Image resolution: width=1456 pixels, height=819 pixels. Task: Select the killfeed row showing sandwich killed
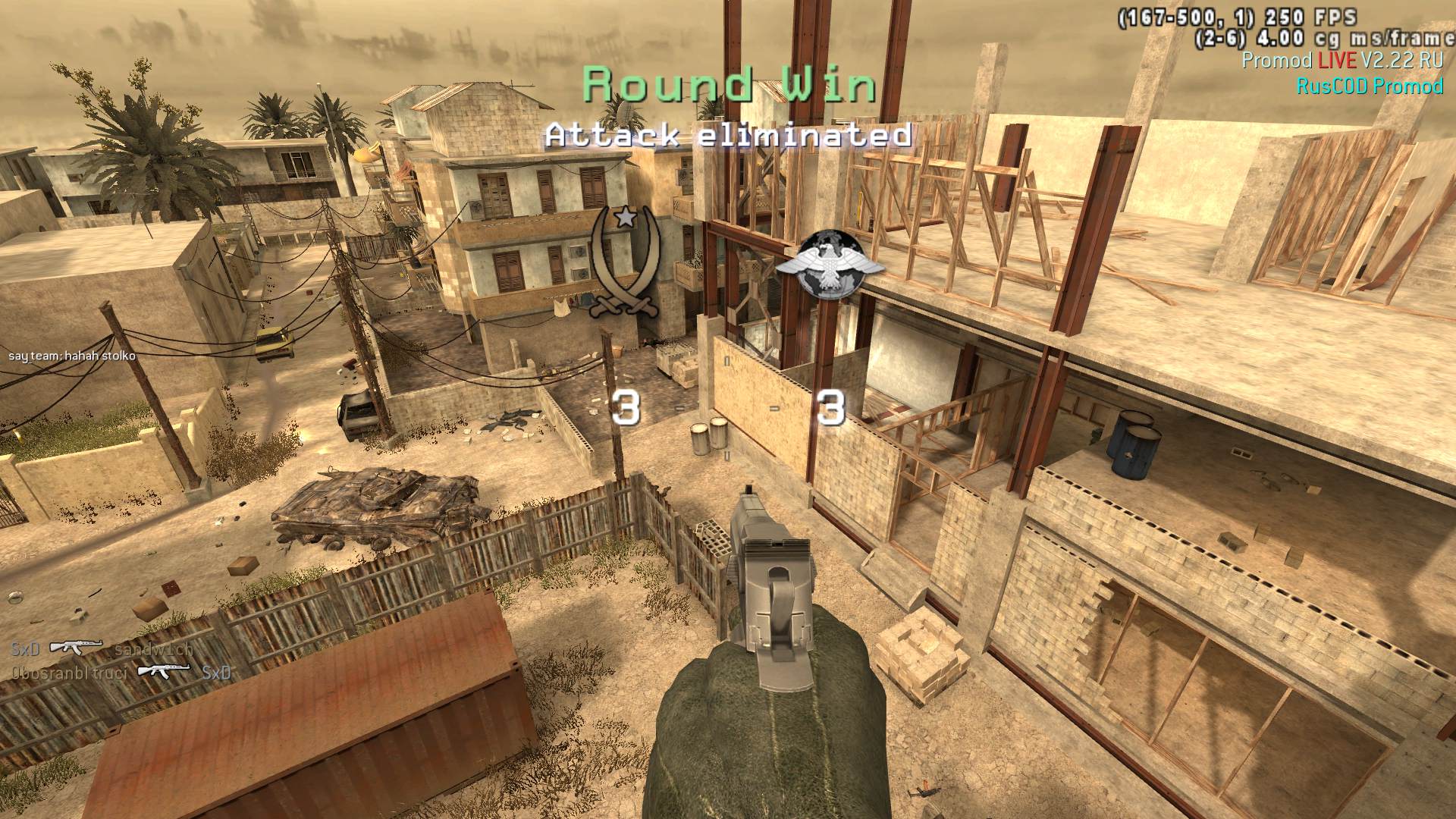click(x=102, y=649)
